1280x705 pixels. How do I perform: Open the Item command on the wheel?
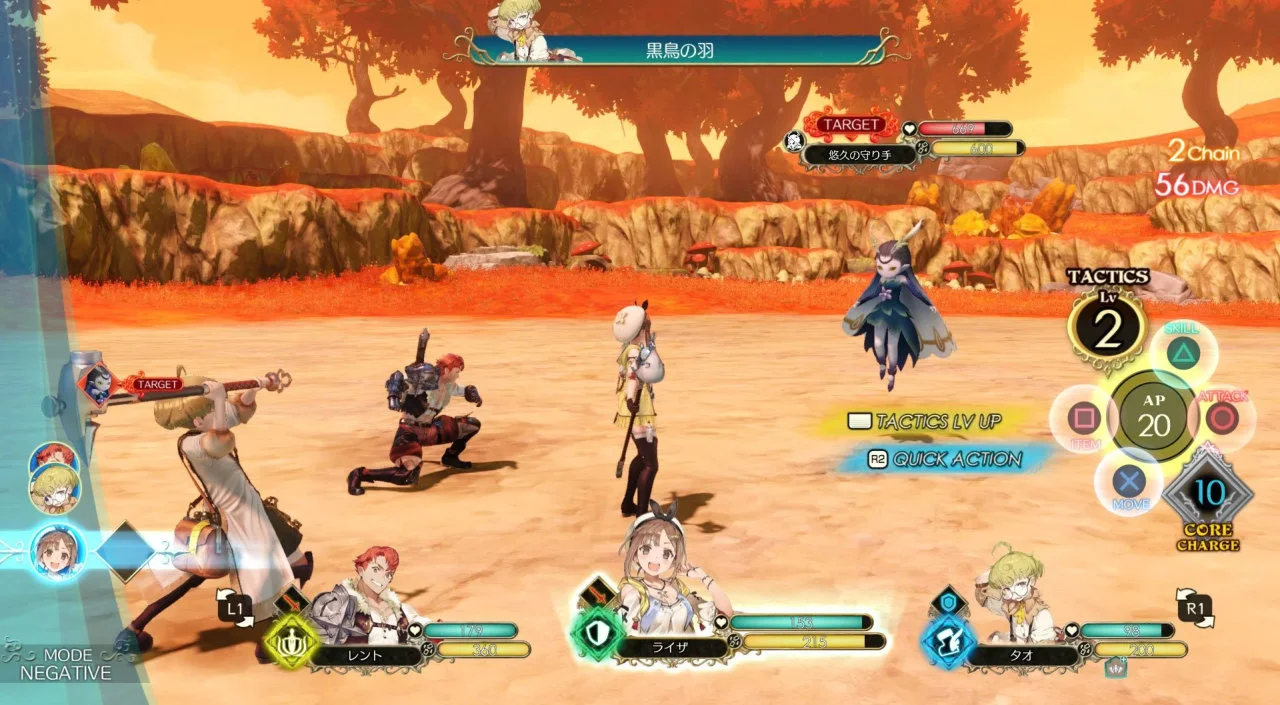coord(1083,418)
